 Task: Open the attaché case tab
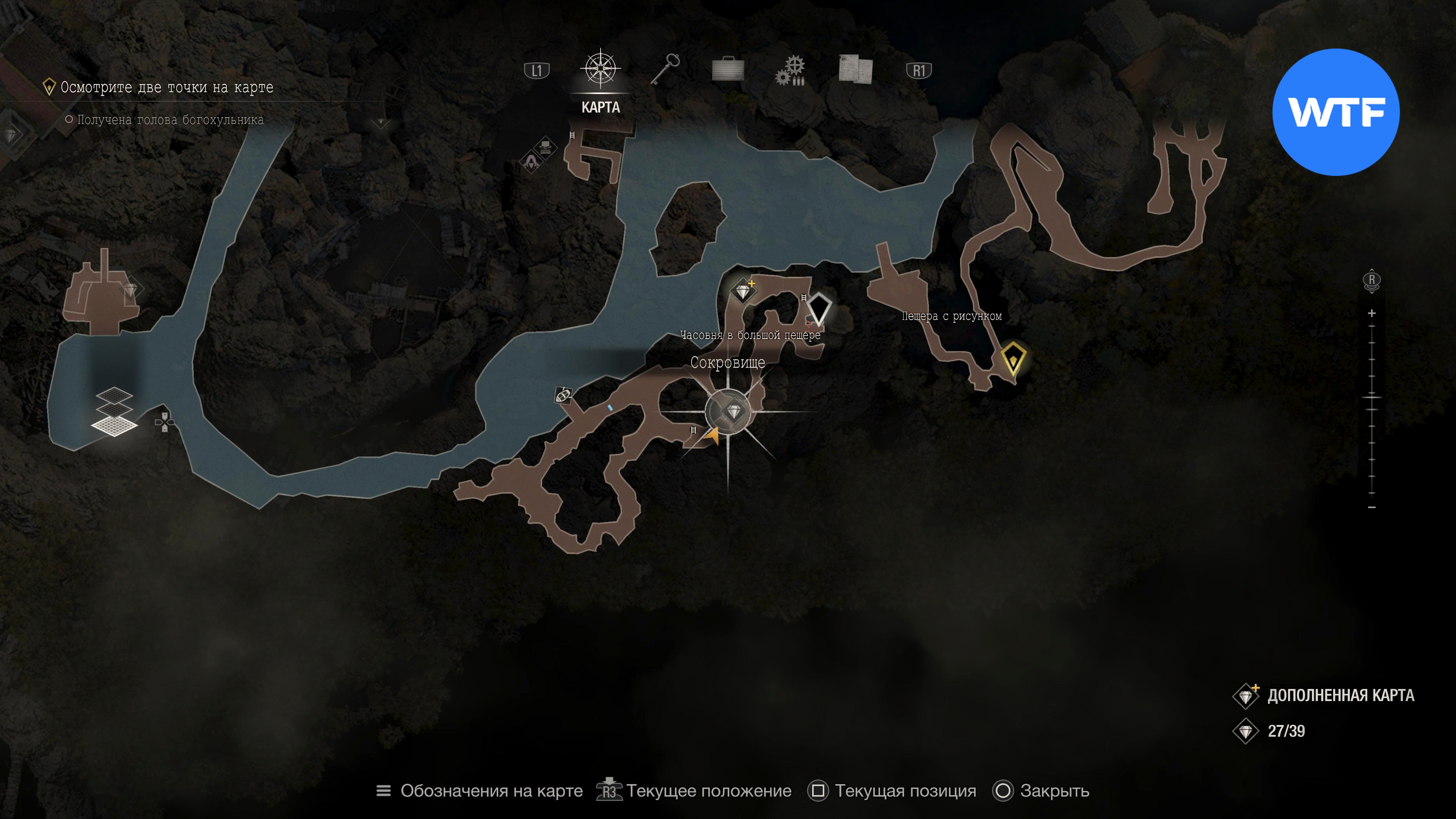[728, 69]
